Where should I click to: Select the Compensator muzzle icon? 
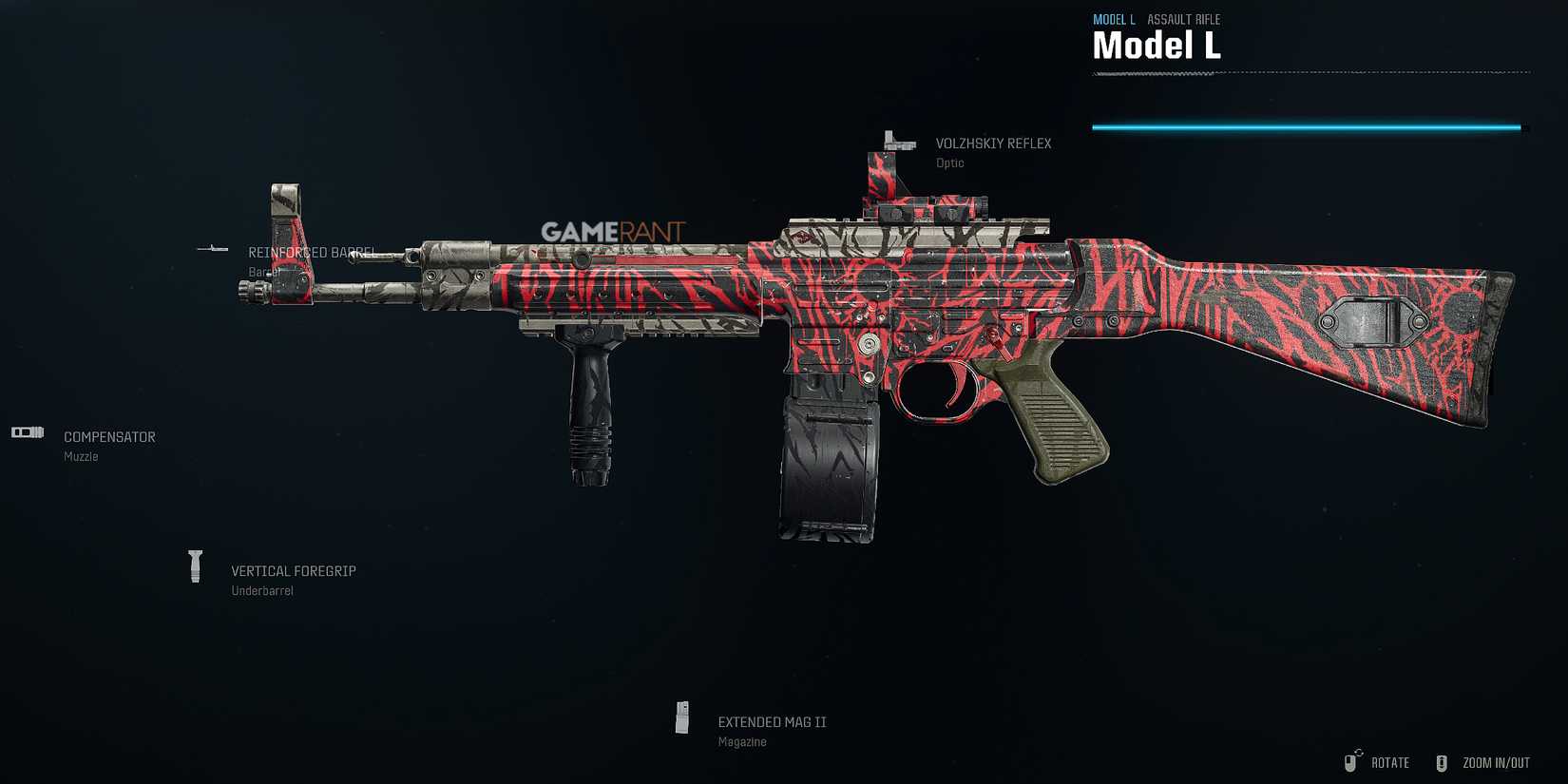pyautogui.click(x=27, y=432)
